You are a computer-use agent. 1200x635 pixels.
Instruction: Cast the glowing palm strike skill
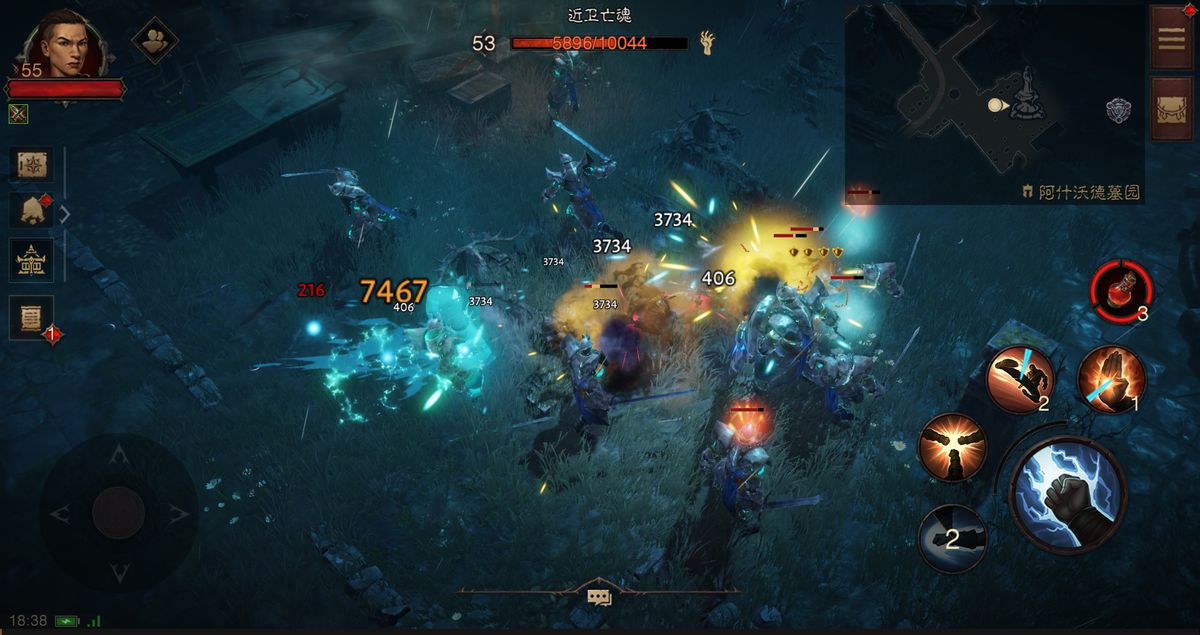click(x=1111, y=380)
